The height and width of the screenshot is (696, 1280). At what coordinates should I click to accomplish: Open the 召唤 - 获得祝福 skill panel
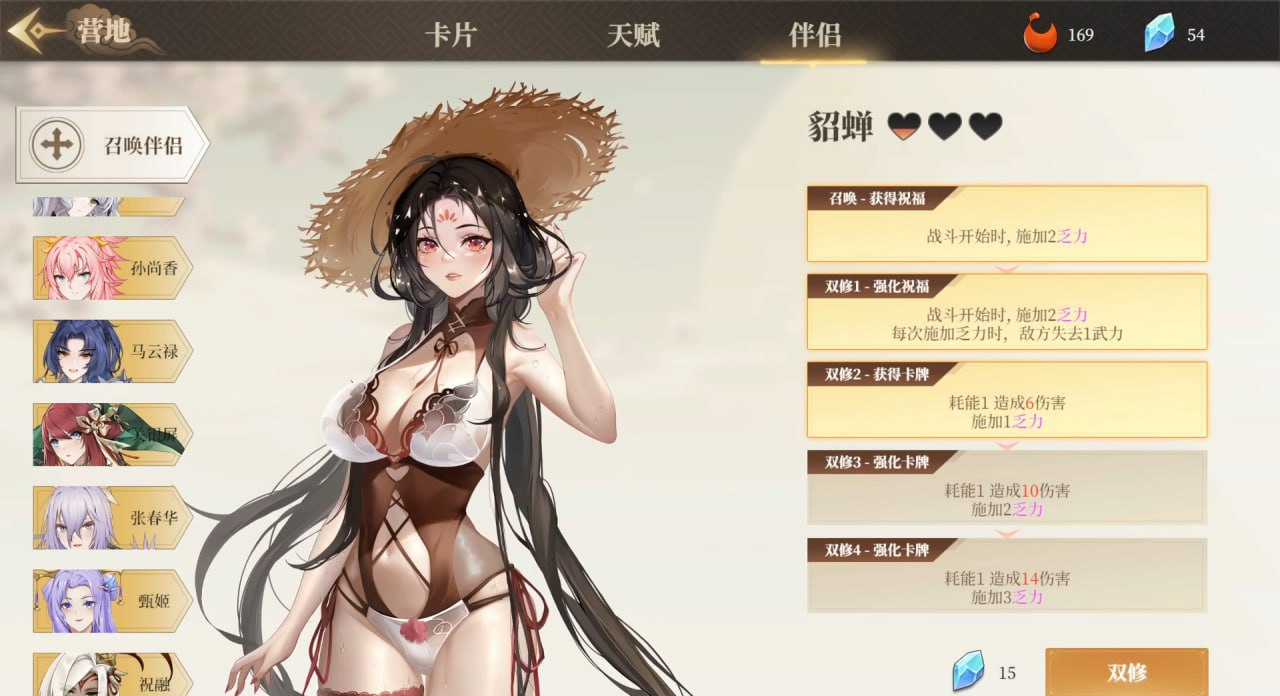click(x=1006, y=224)
